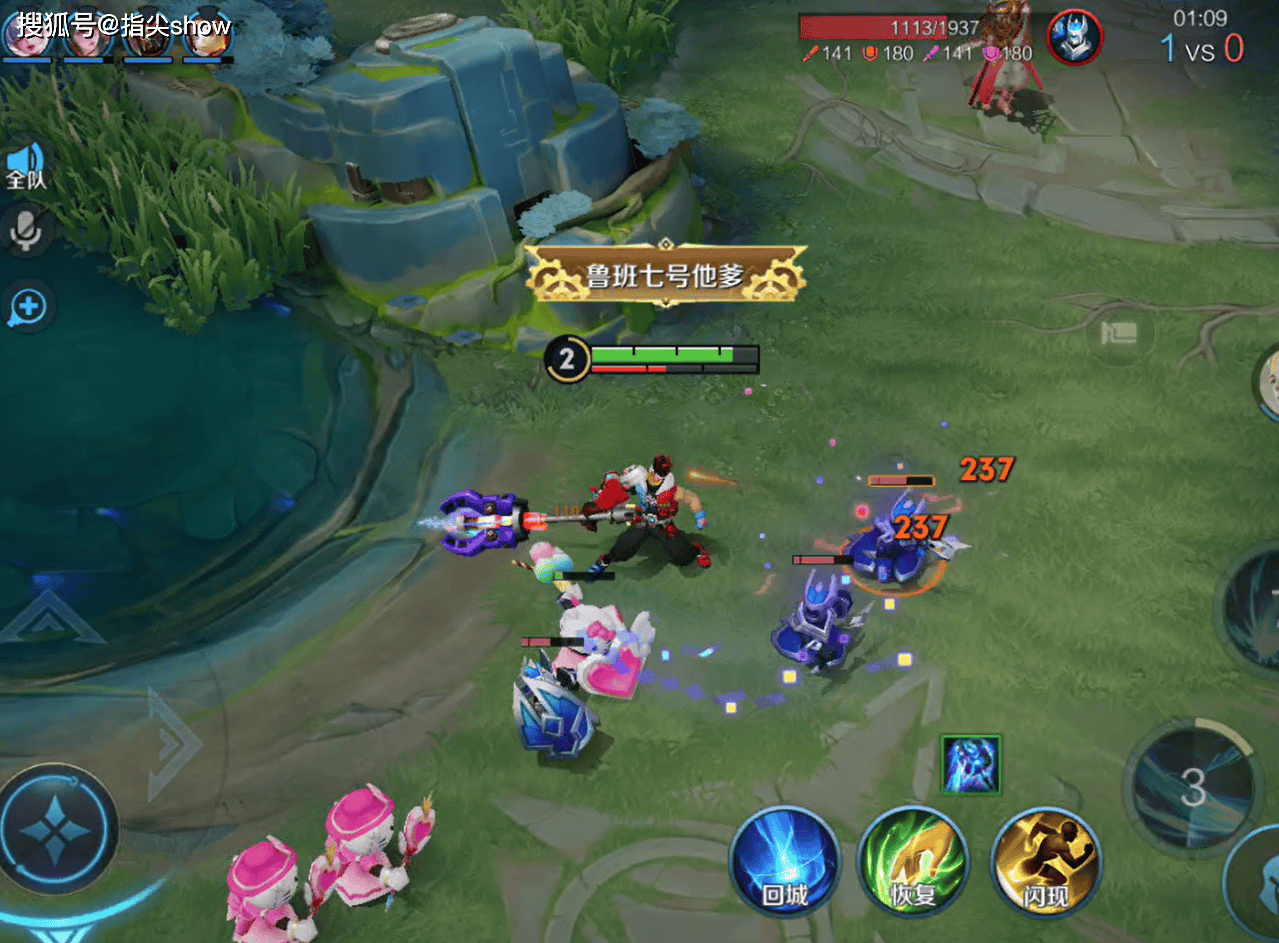The height and width of the screenshot is (943, 1279).
Task: Use the 恢复 heal spell
Action: pos(912,861)
